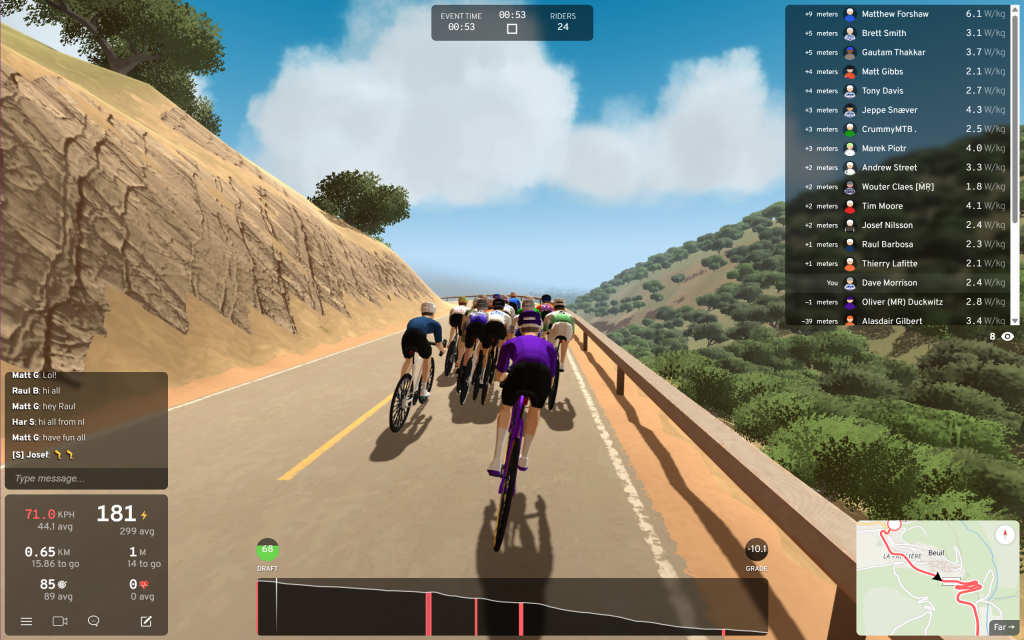Toggle chat with the speech bubble icon
Image resolution: width=1024 pixels, height=640 pixels.
[x=93, y=621]
